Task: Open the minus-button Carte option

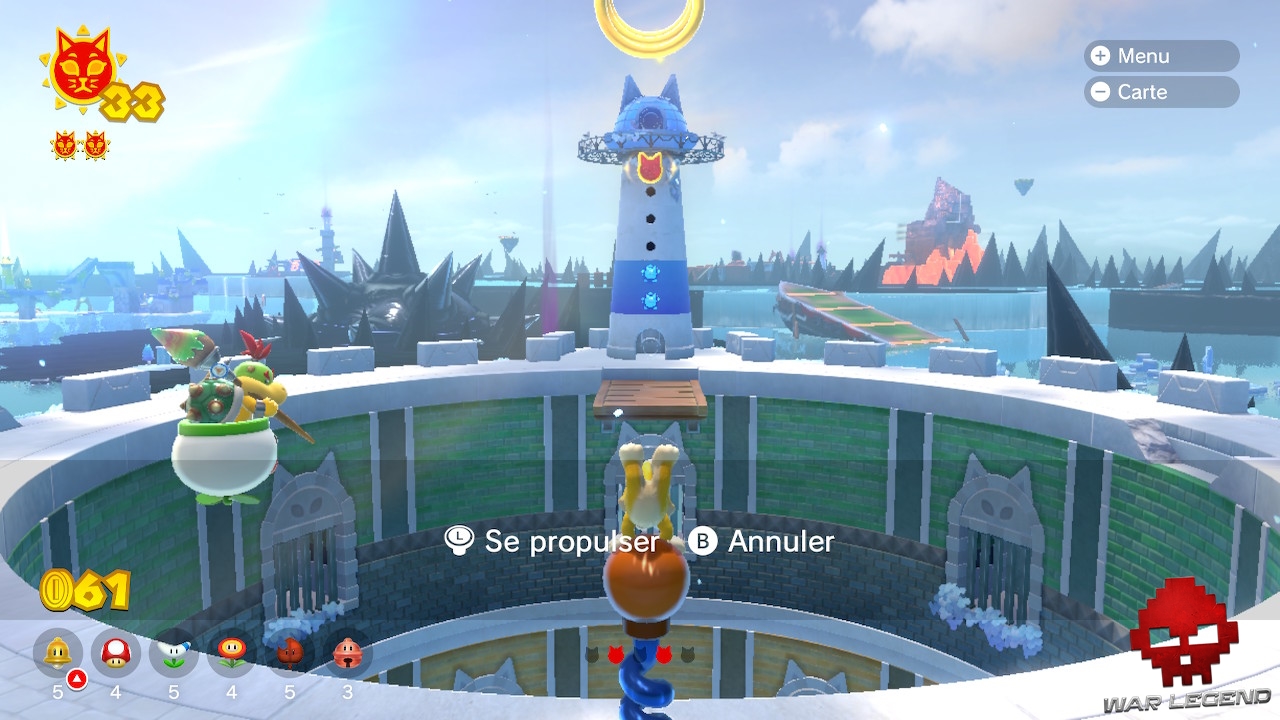Action: [x=1160, y=92]
